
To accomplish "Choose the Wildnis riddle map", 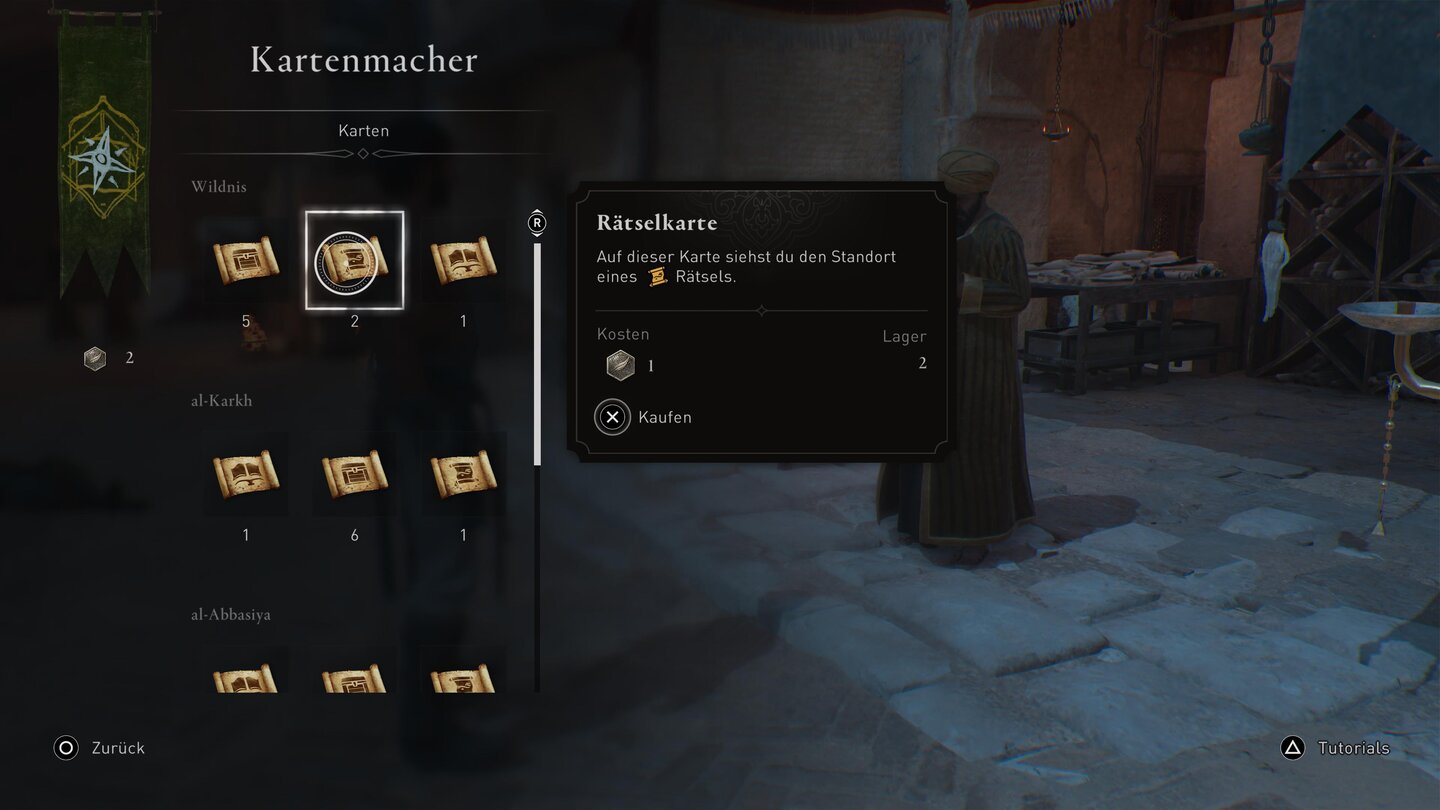I will coord(355,260).
